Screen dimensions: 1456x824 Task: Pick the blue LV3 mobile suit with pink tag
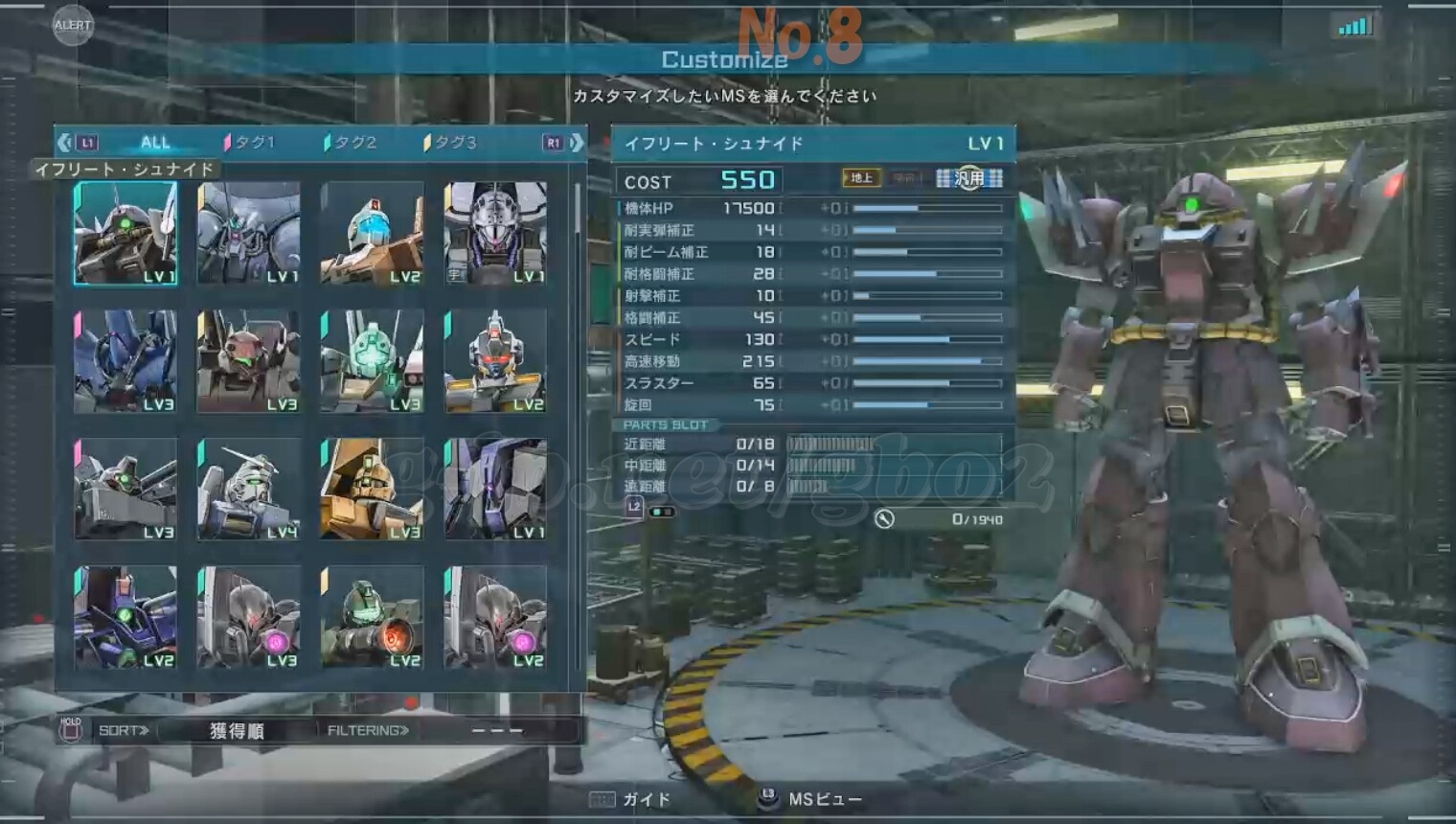tap(125, 361)
